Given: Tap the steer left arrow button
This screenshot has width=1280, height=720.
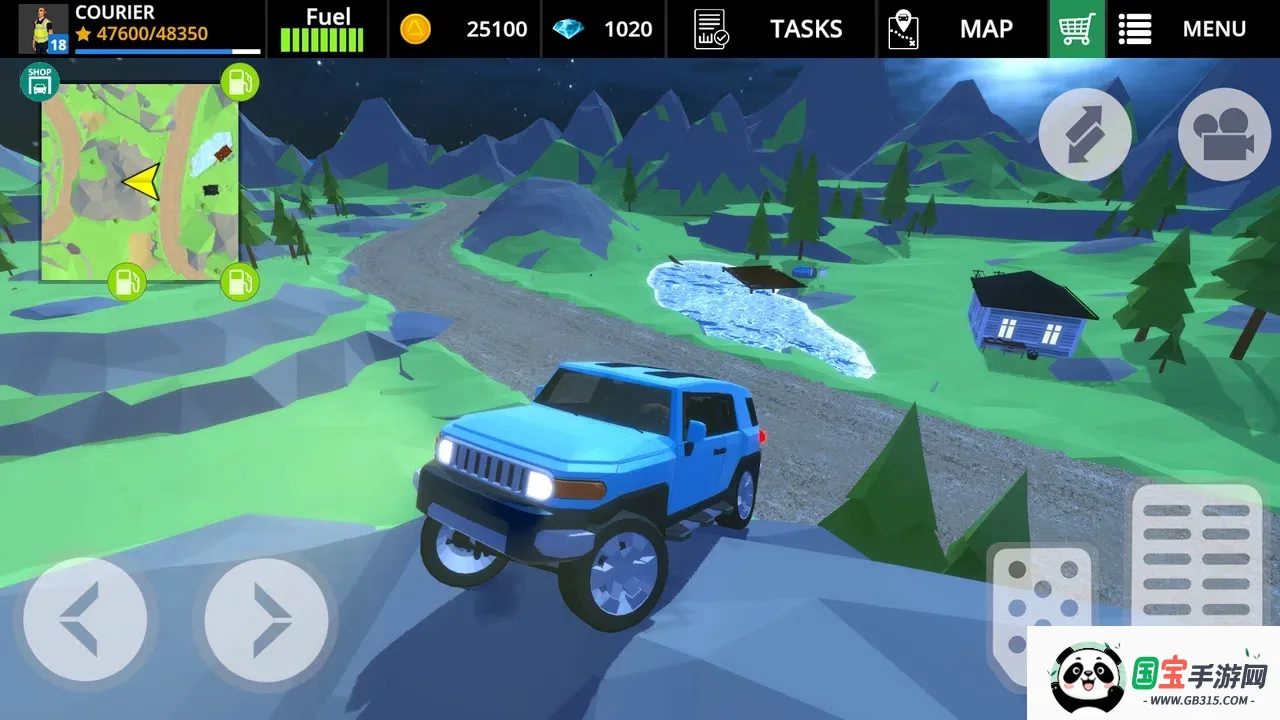Looking at the screenshot, I should click(85, 619).
